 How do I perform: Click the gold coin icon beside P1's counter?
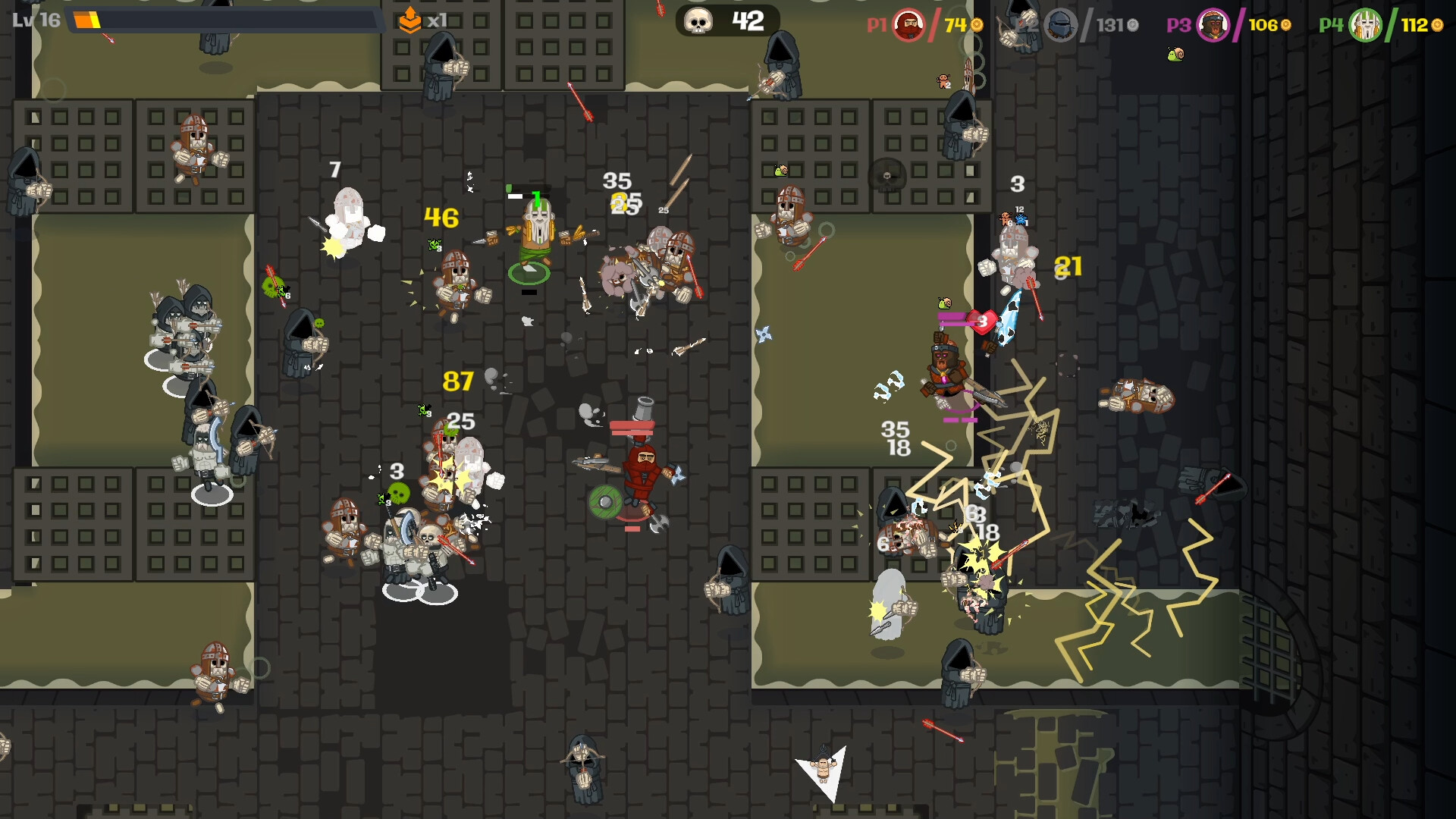click(976, 24)
